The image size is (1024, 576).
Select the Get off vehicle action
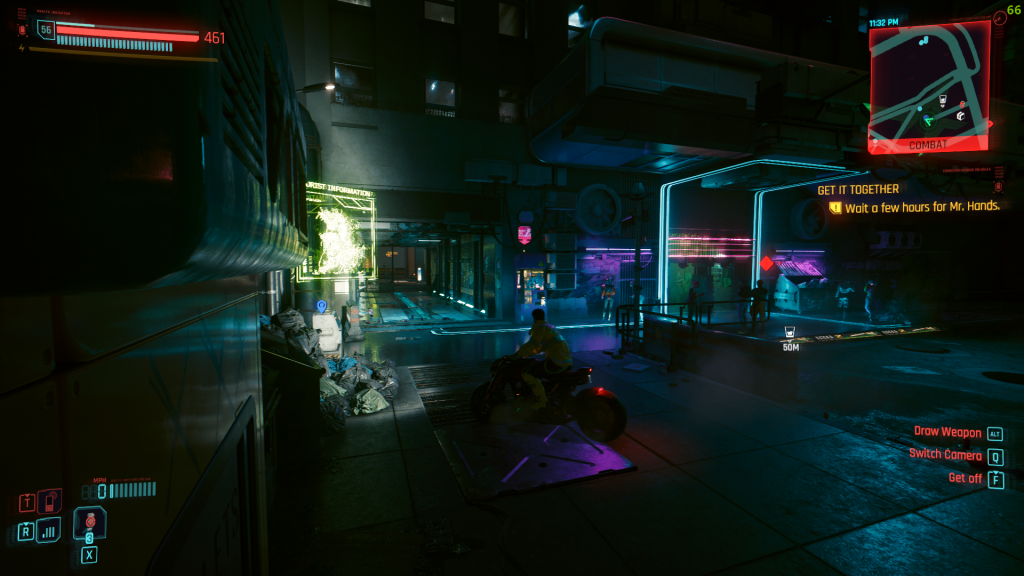[x=965, y=478]
